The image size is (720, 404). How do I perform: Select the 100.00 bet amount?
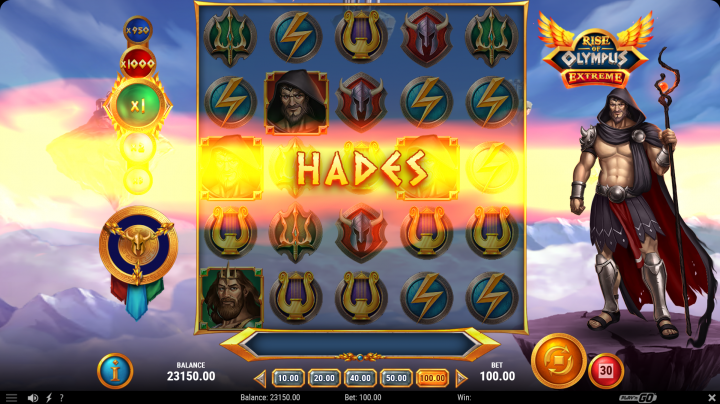[x=432, y=378]
